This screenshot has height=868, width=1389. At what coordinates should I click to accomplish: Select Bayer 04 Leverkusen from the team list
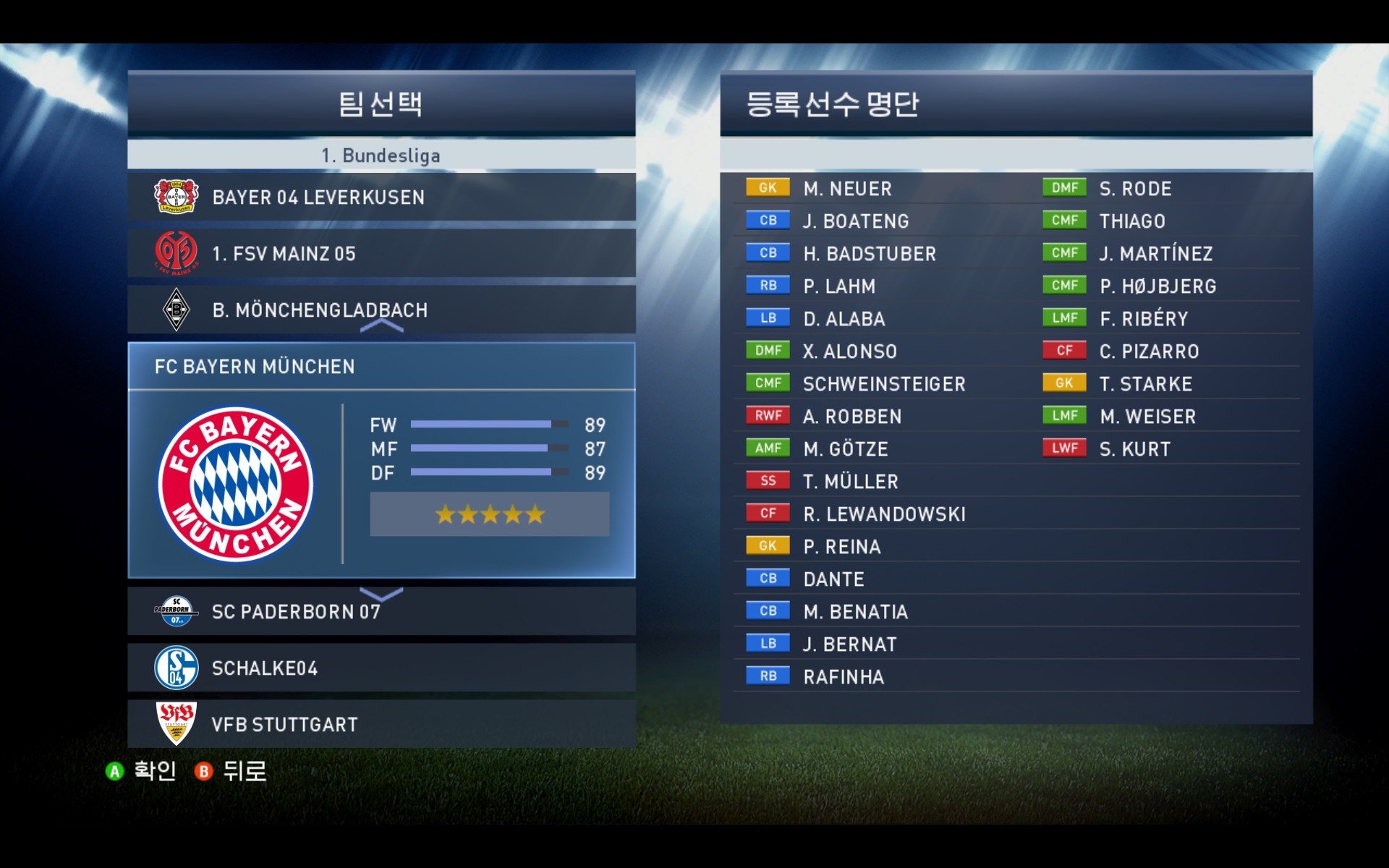(381, 197)
